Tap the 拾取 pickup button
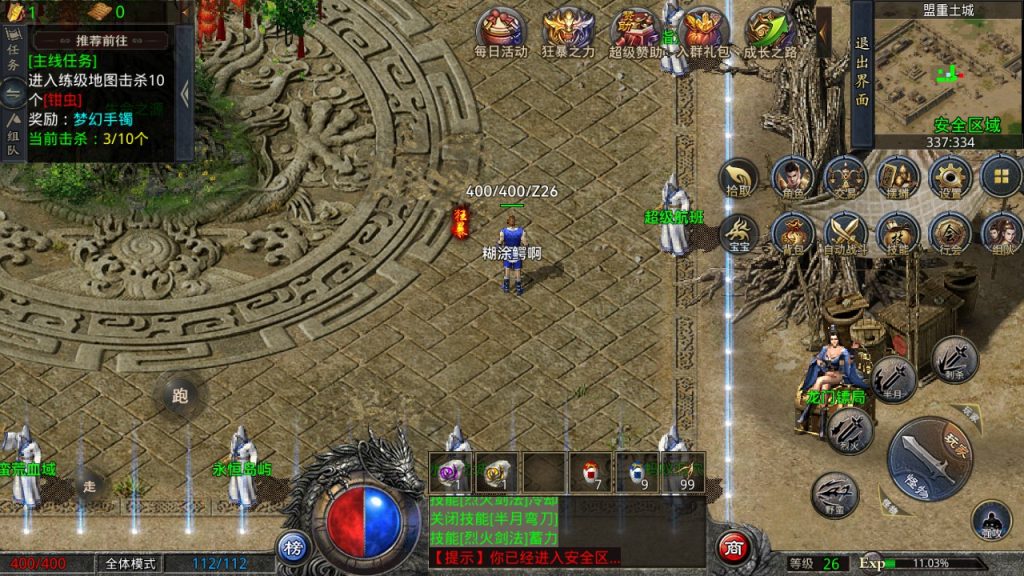Viewport: 1024px width, 576px height. point(738,178)
